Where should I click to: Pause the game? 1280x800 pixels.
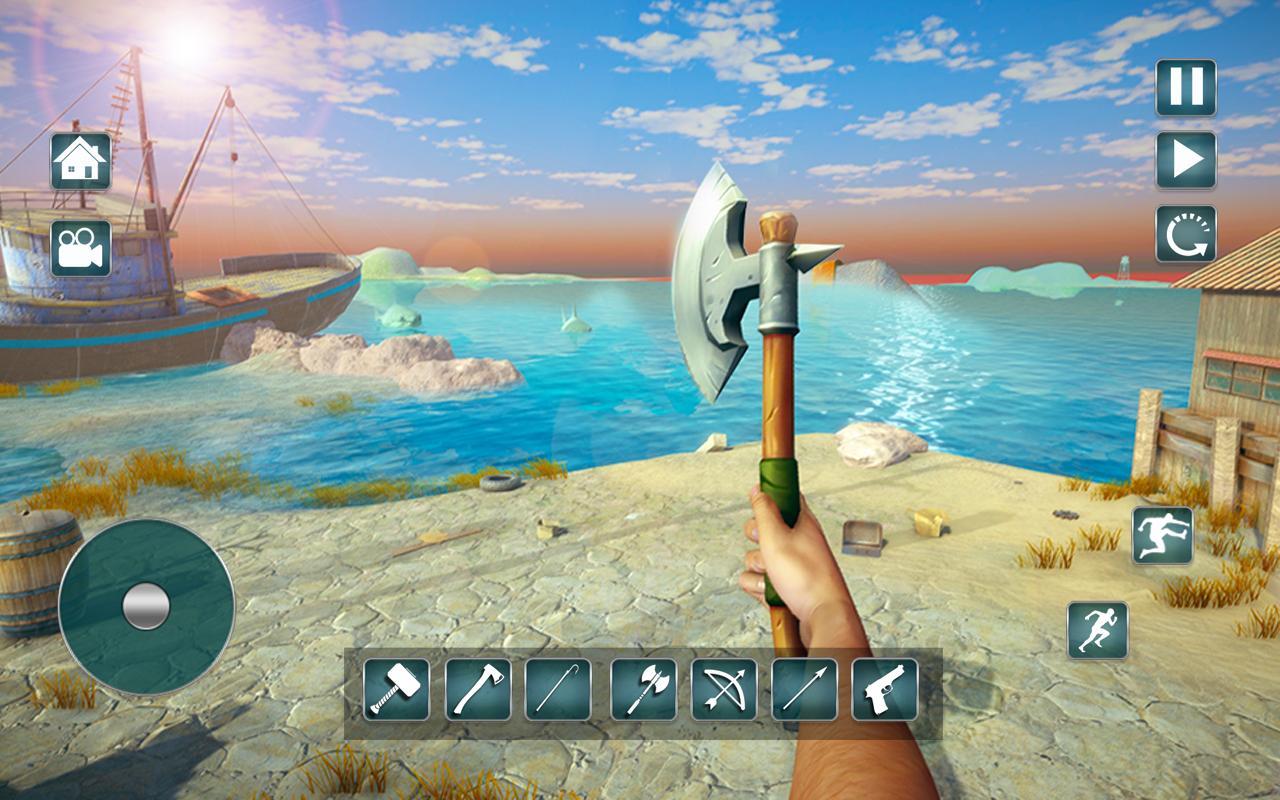pyautogui.click(x=1186, y=87)
